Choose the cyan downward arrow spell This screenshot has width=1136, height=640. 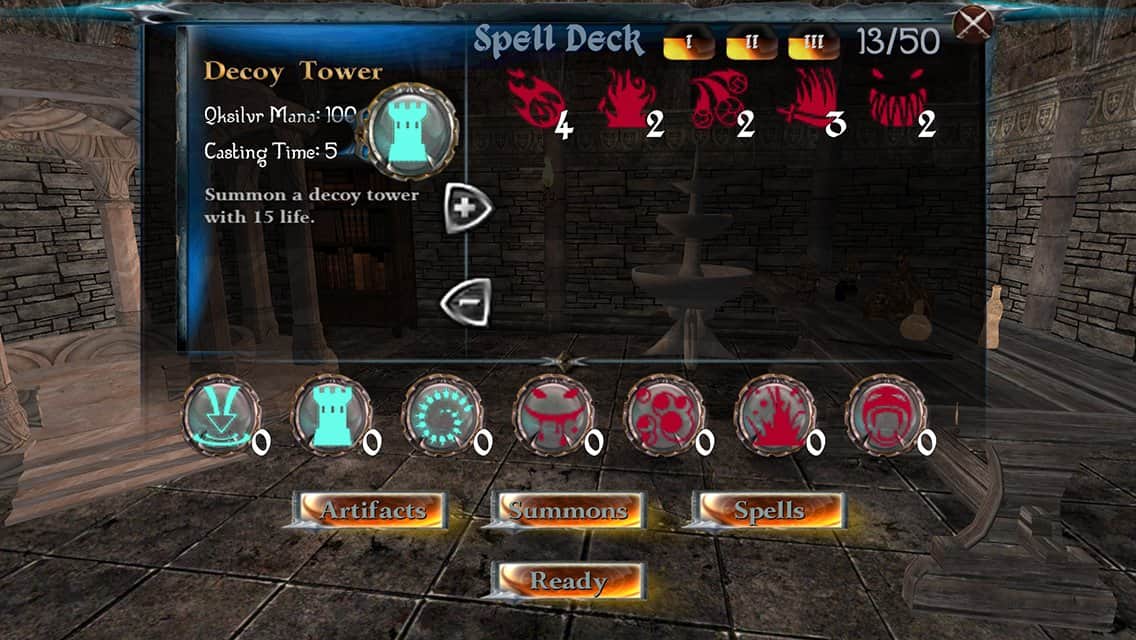coord(222,415)
